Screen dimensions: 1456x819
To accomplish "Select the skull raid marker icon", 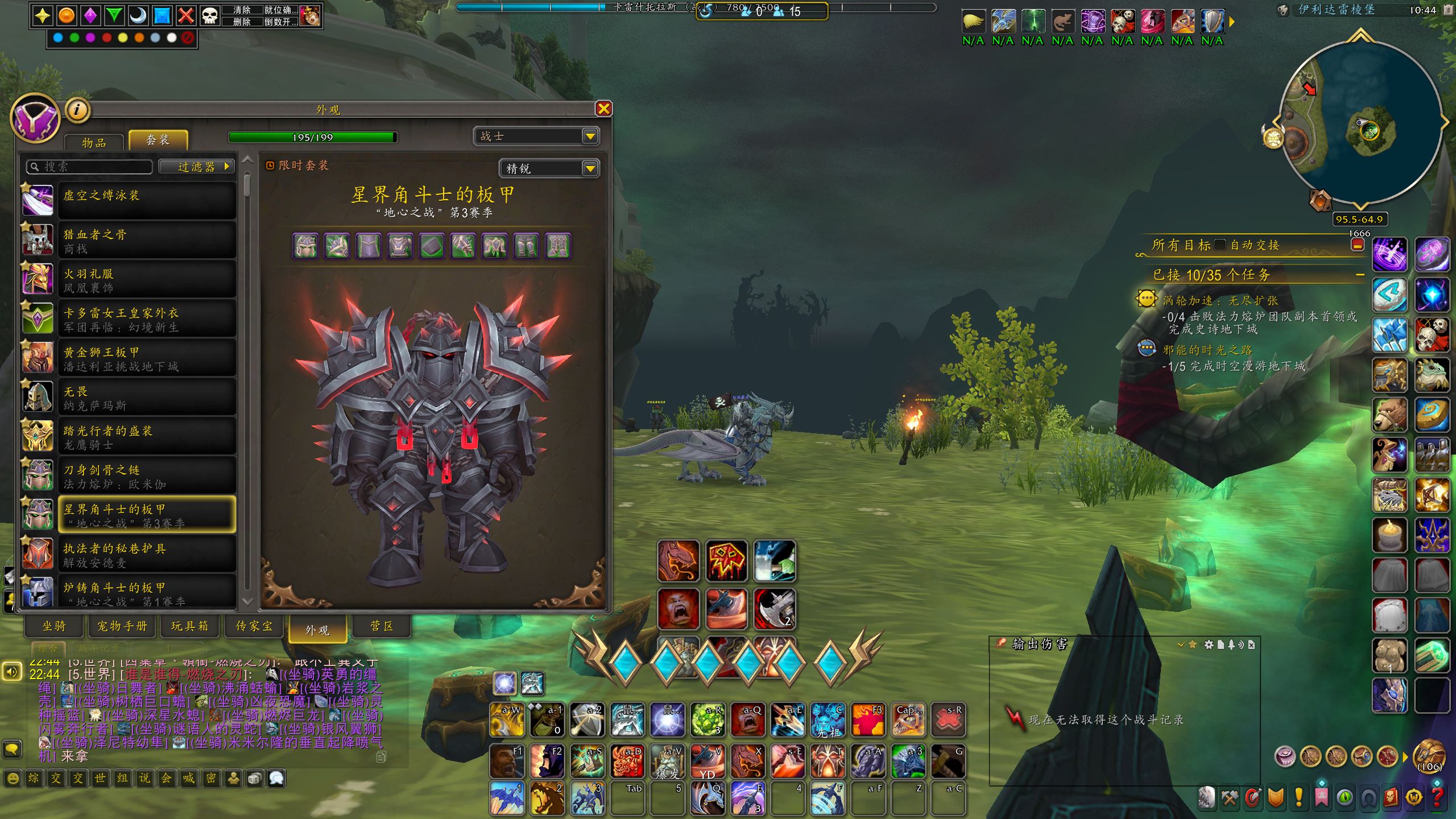I will (x=210, y=15).
